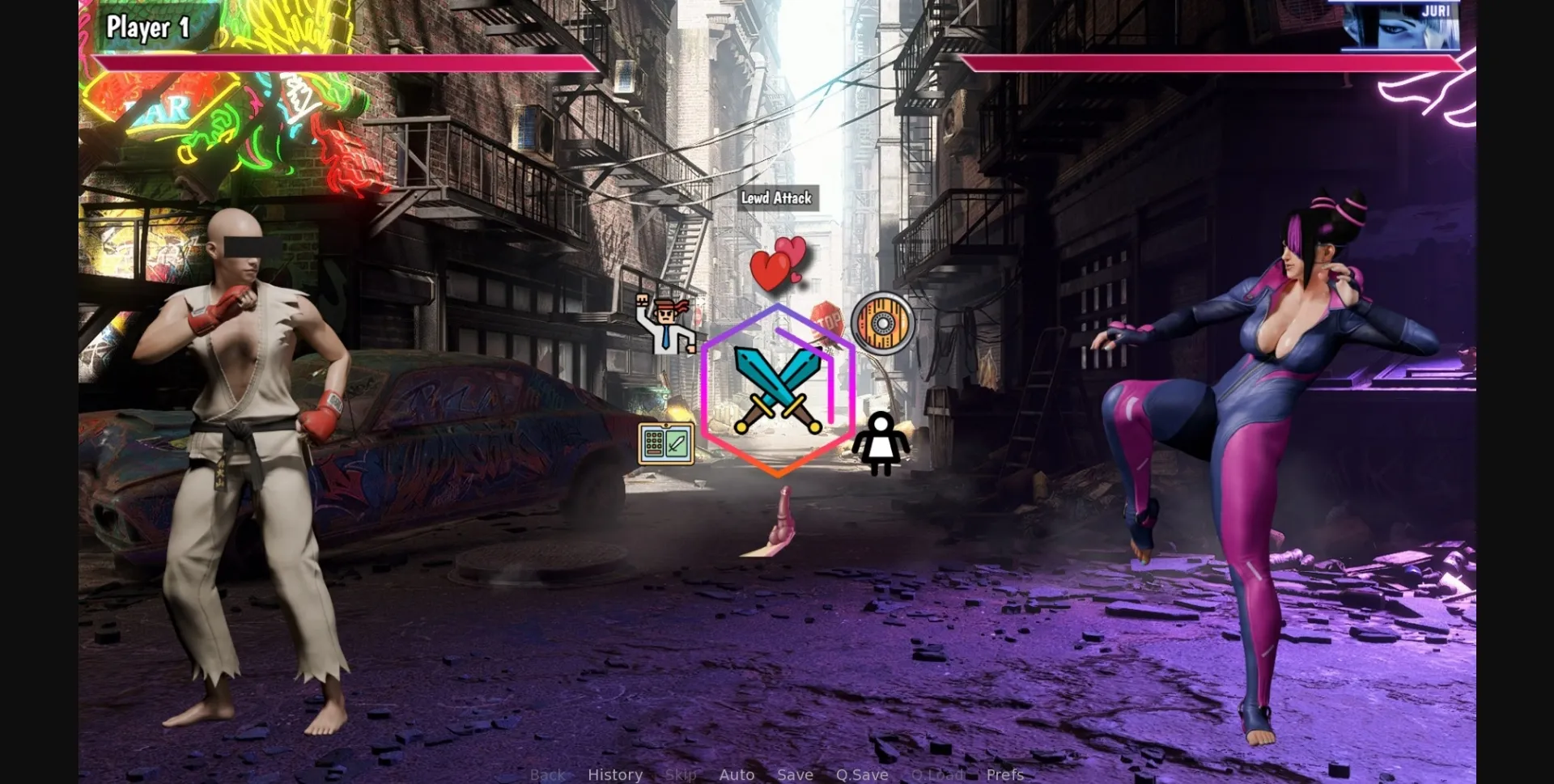Click the Back option
The width and height of the screenshot is (1554, 784).
pos(548,774)
